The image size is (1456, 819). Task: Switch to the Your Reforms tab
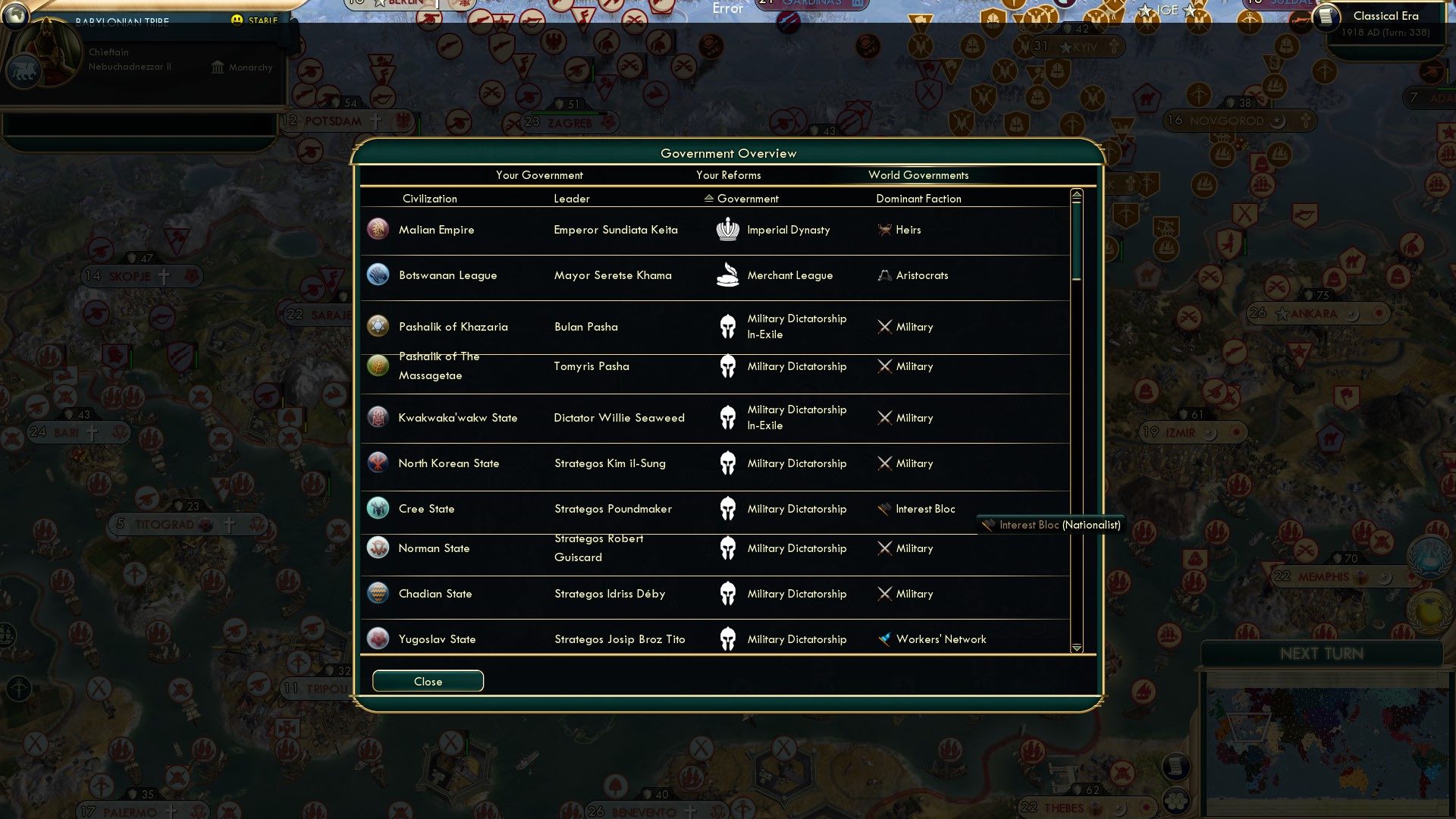(x=729, y=174)
